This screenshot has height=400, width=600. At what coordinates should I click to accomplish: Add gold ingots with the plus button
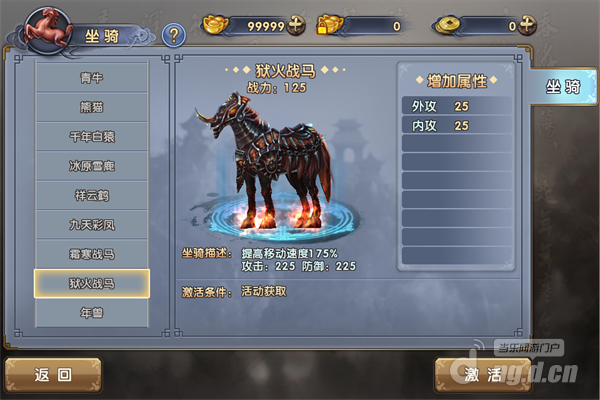click(x=296, y=25)
